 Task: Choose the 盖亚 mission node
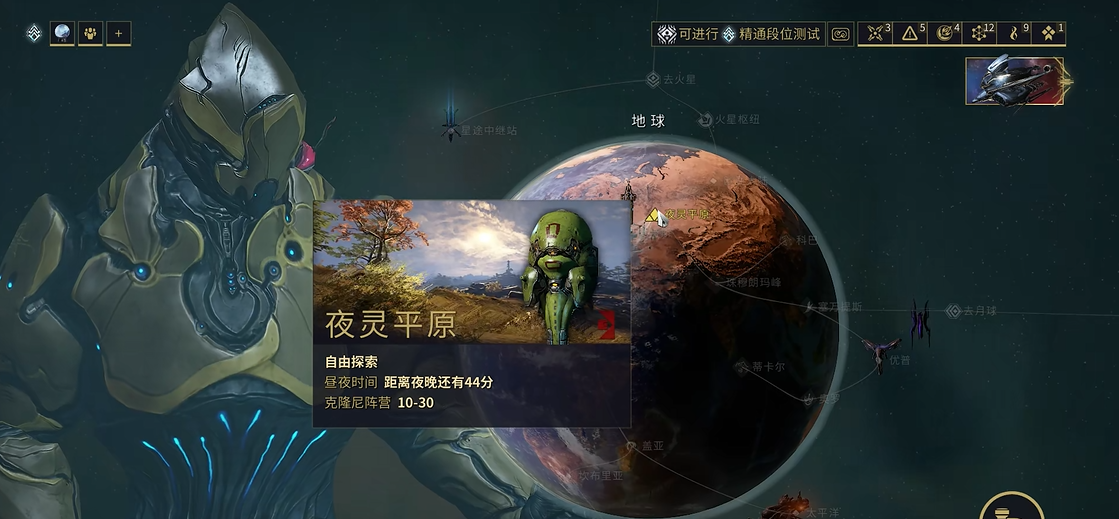(630, 445)
